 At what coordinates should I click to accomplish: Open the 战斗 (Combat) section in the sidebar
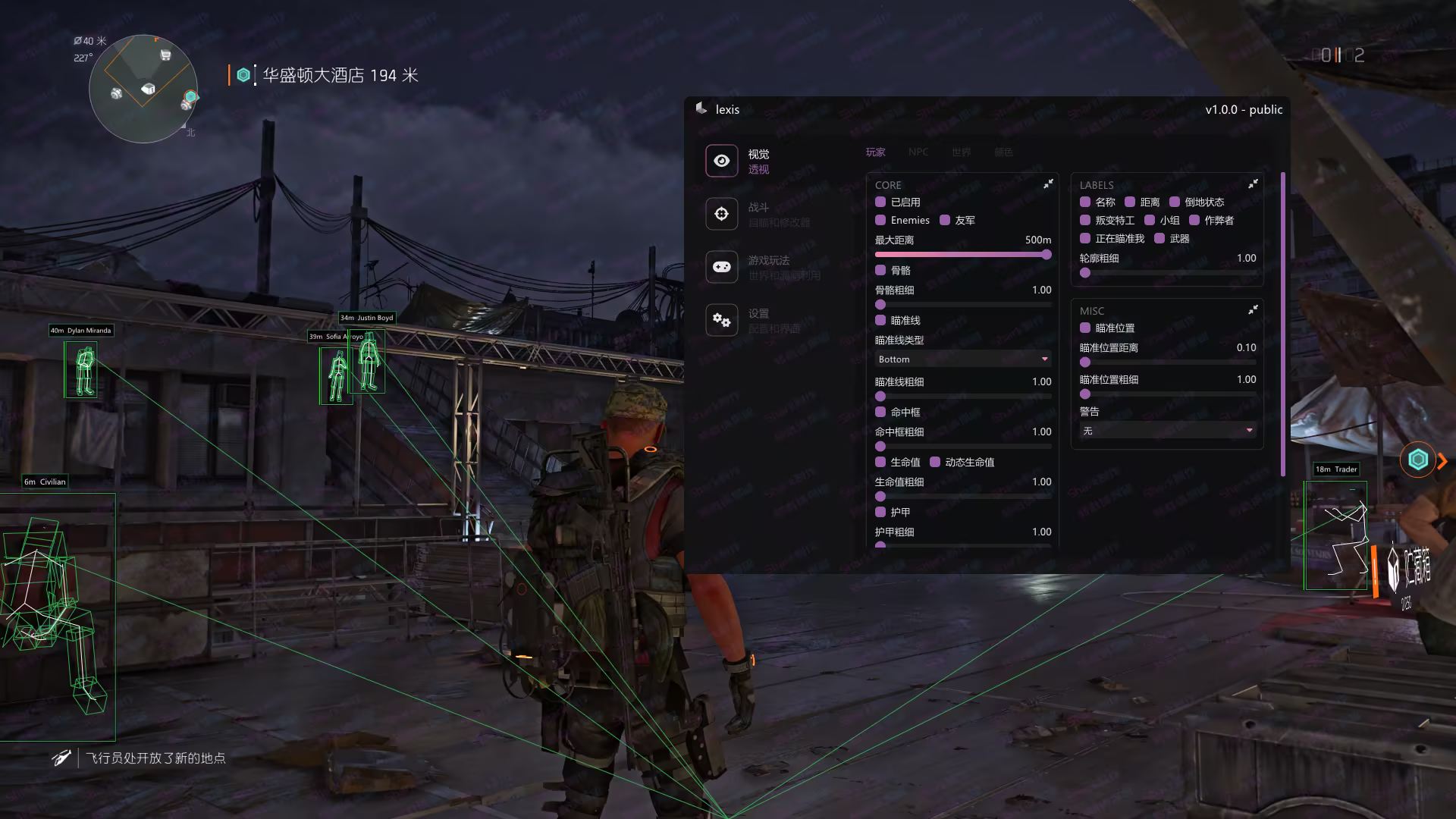pyautogui.click(x=722, y=214)
